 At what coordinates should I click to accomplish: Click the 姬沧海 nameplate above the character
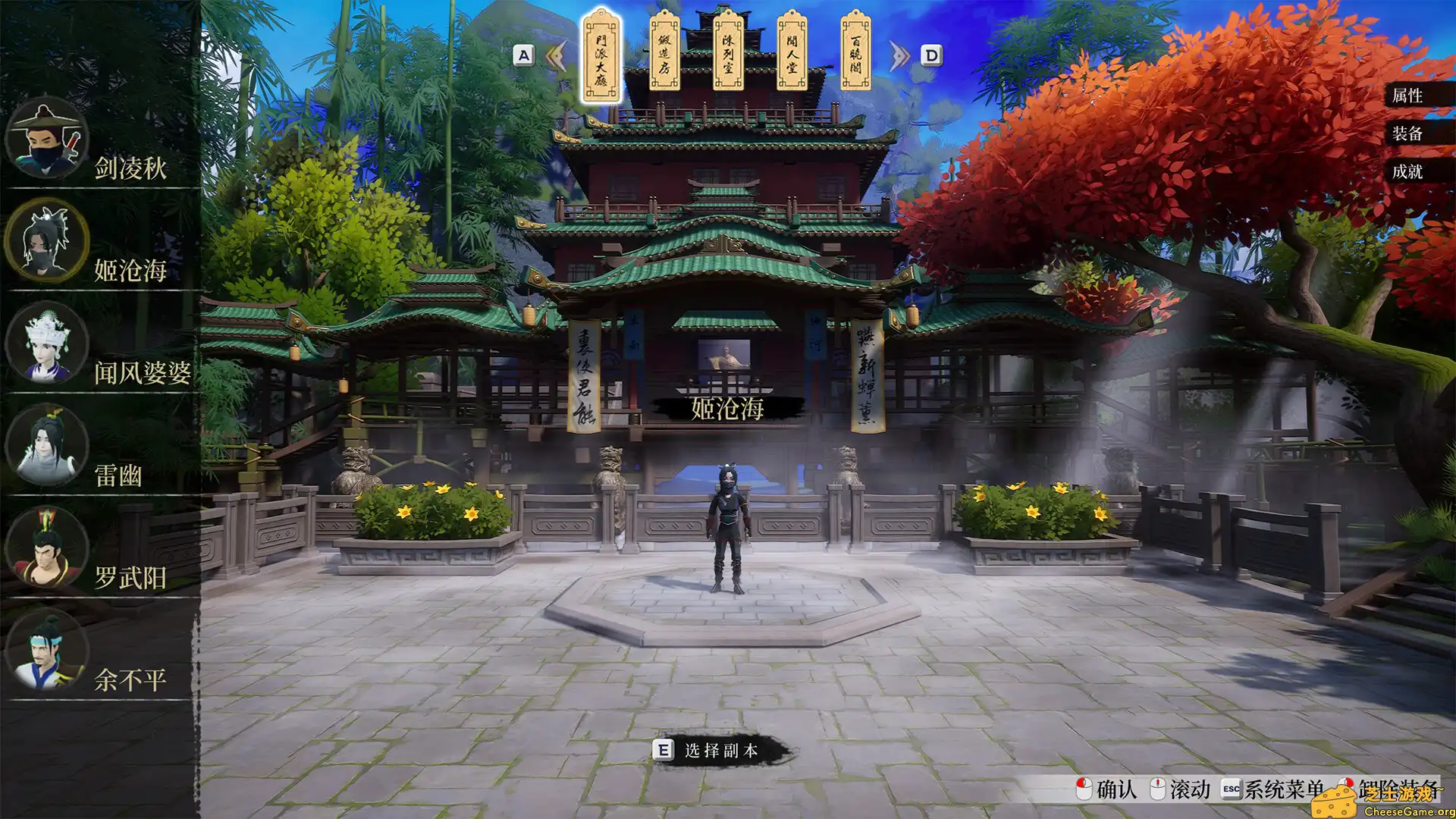(730, 407)
